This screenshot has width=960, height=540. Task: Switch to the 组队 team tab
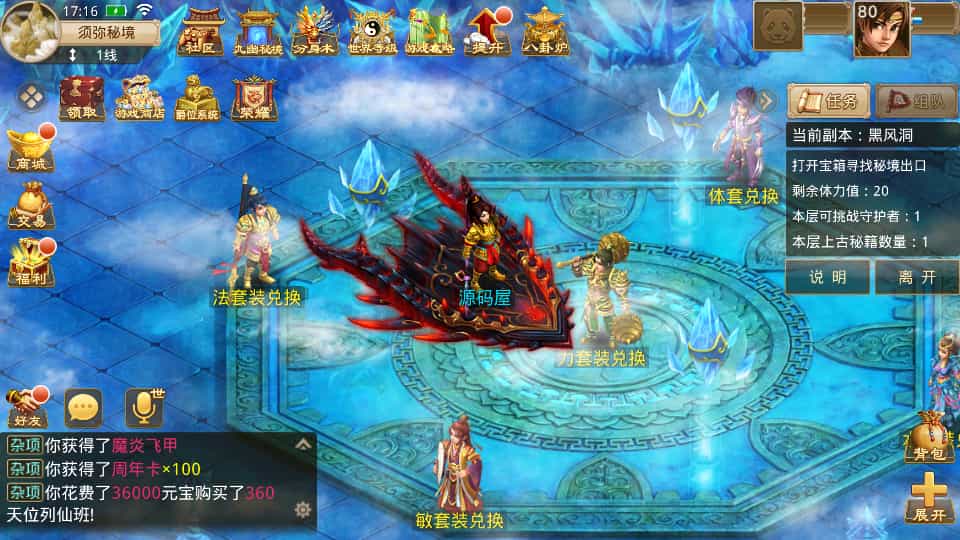tap(916, 101)
